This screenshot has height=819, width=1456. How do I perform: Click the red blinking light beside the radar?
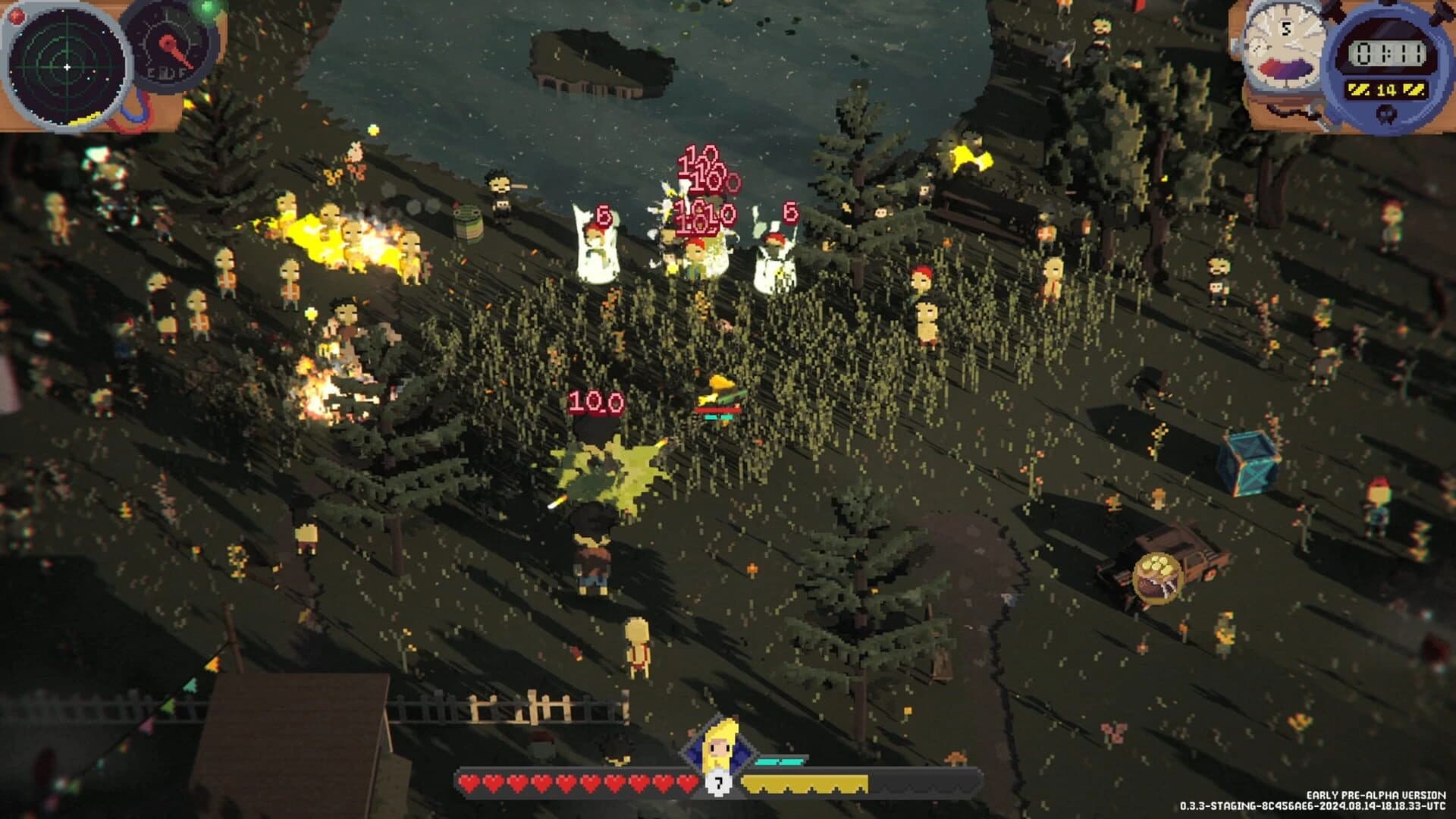pos(17,16)
